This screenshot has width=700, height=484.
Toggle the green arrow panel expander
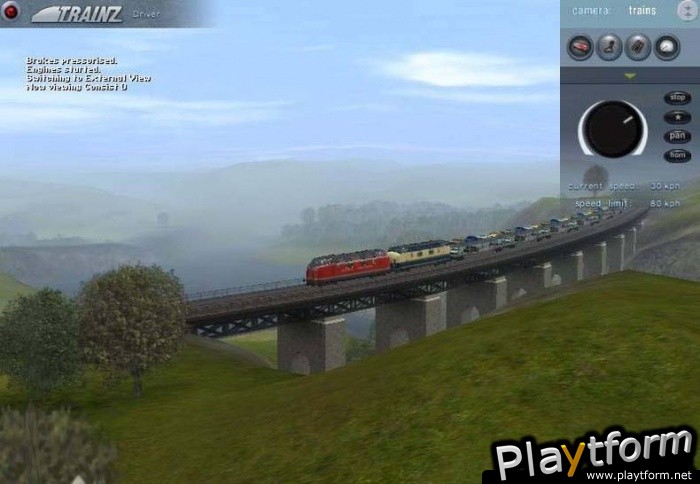click(x=630, y=75)
